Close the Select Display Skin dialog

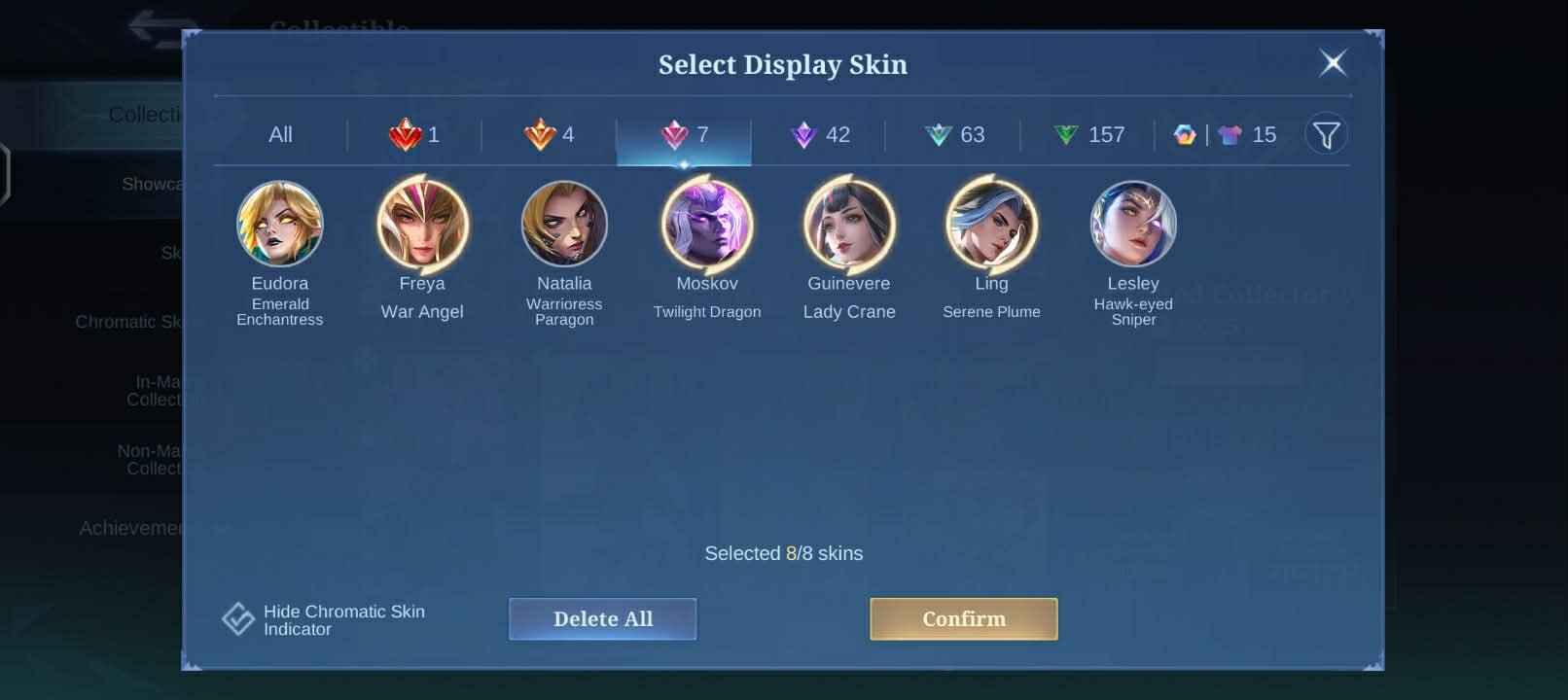[x=1333, y=62]
